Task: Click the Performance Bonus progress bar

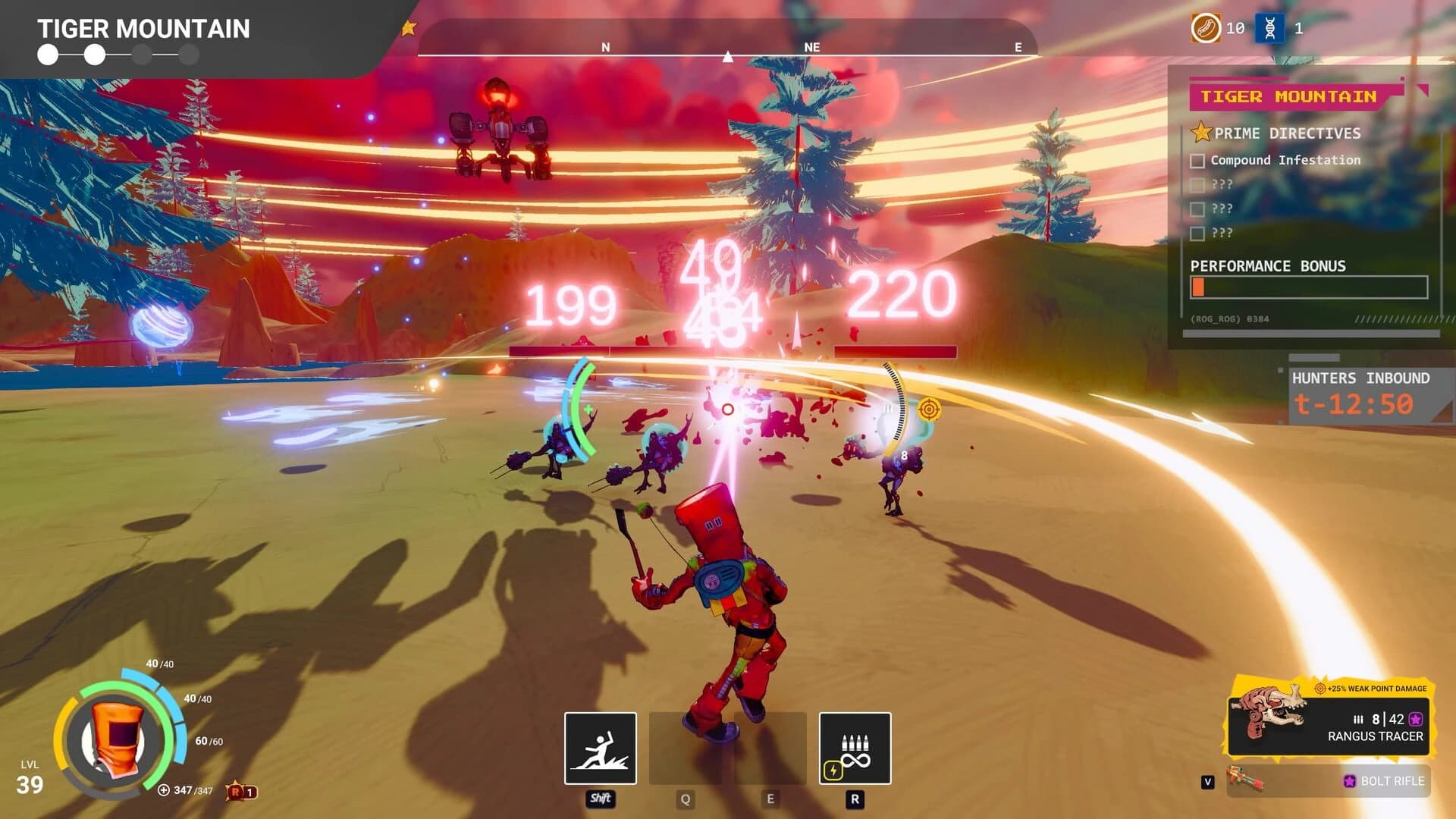Action: tap(1308, 288)
